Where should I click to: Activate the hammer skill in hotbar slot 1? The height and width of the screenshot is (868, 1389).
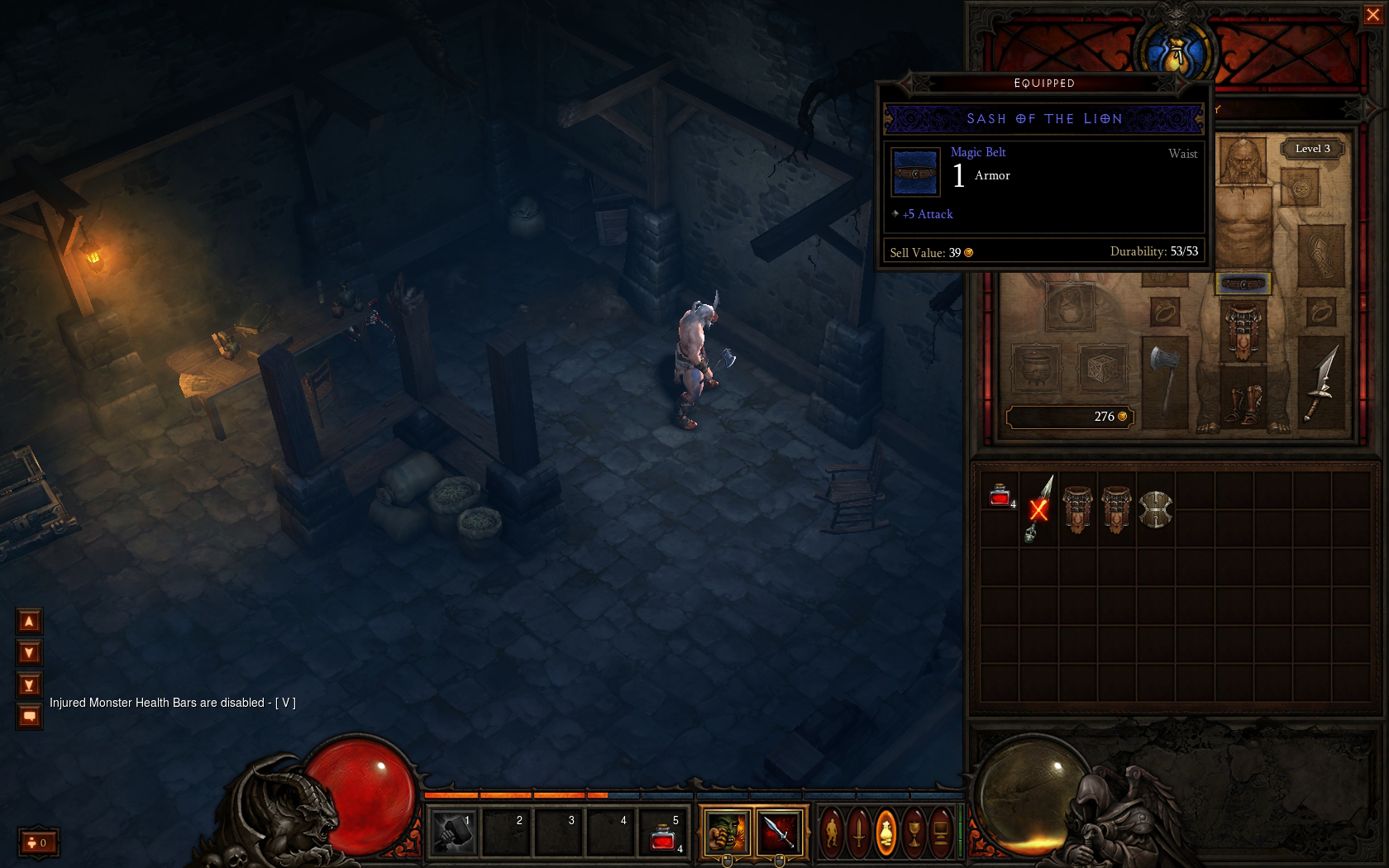click(454, 832)
